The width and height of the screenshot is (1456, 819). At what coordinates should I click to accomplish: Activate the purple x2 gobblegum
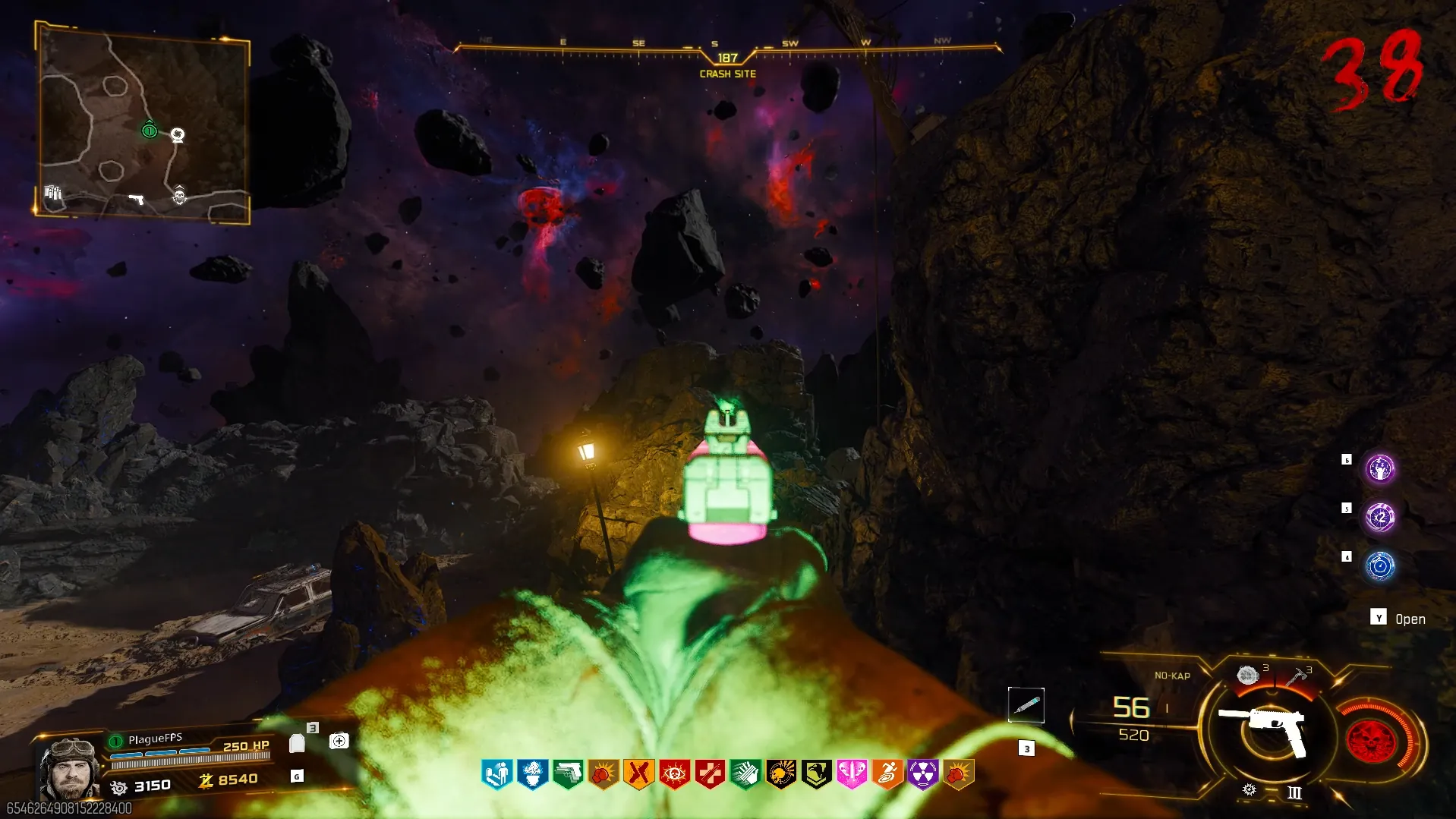click(x=1380, y=518)
